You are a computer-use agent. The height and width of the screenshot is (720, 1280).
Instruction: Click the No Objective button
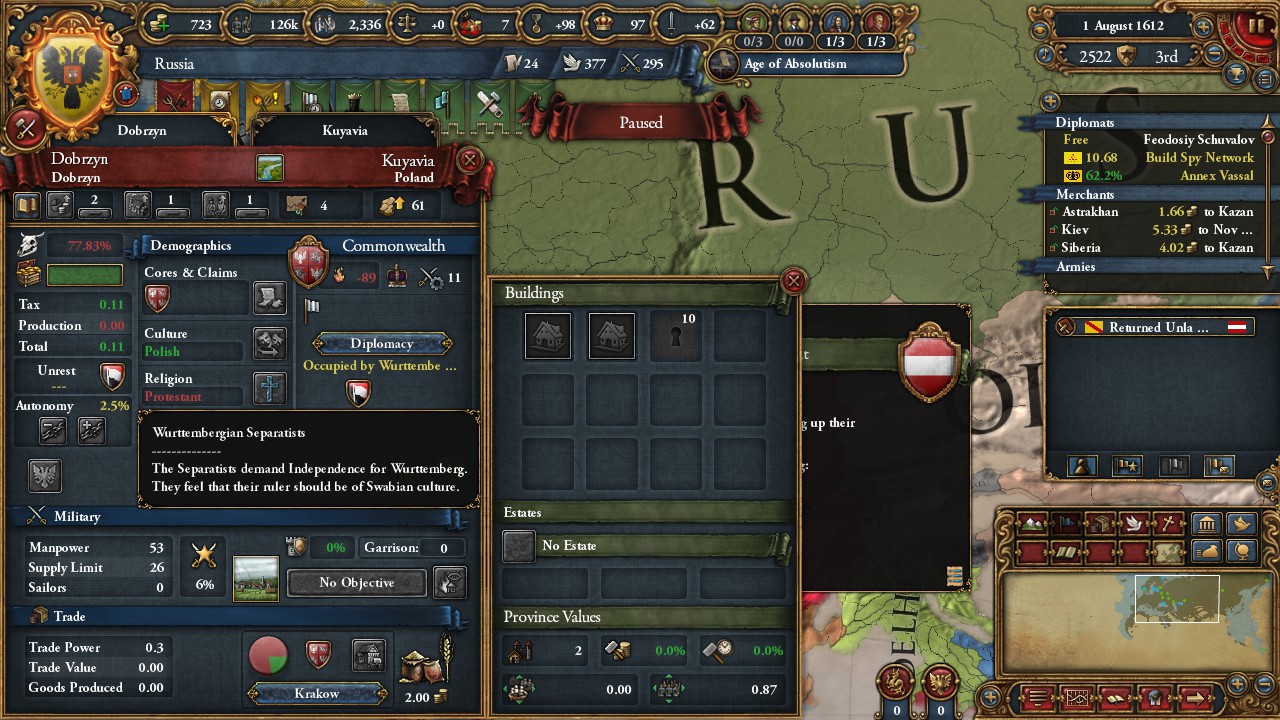355,582
